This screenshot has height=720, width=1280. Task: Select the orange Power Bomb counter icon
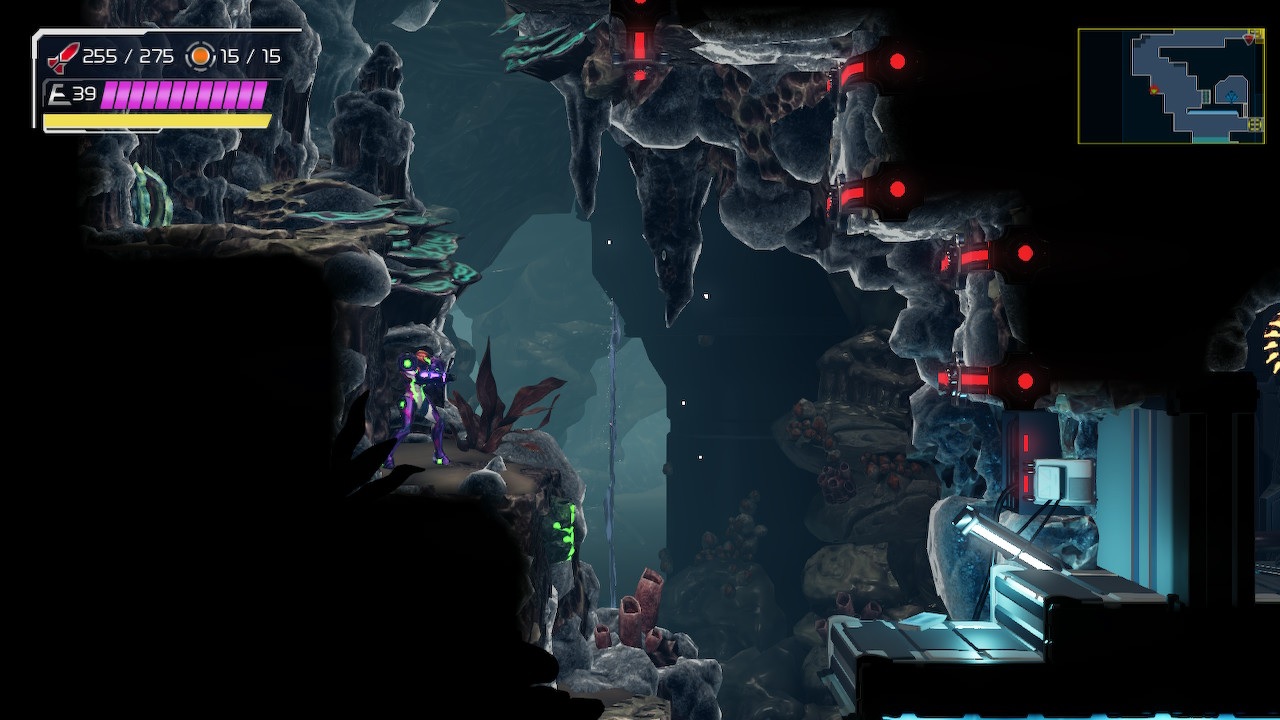click(x=200, y=56)
